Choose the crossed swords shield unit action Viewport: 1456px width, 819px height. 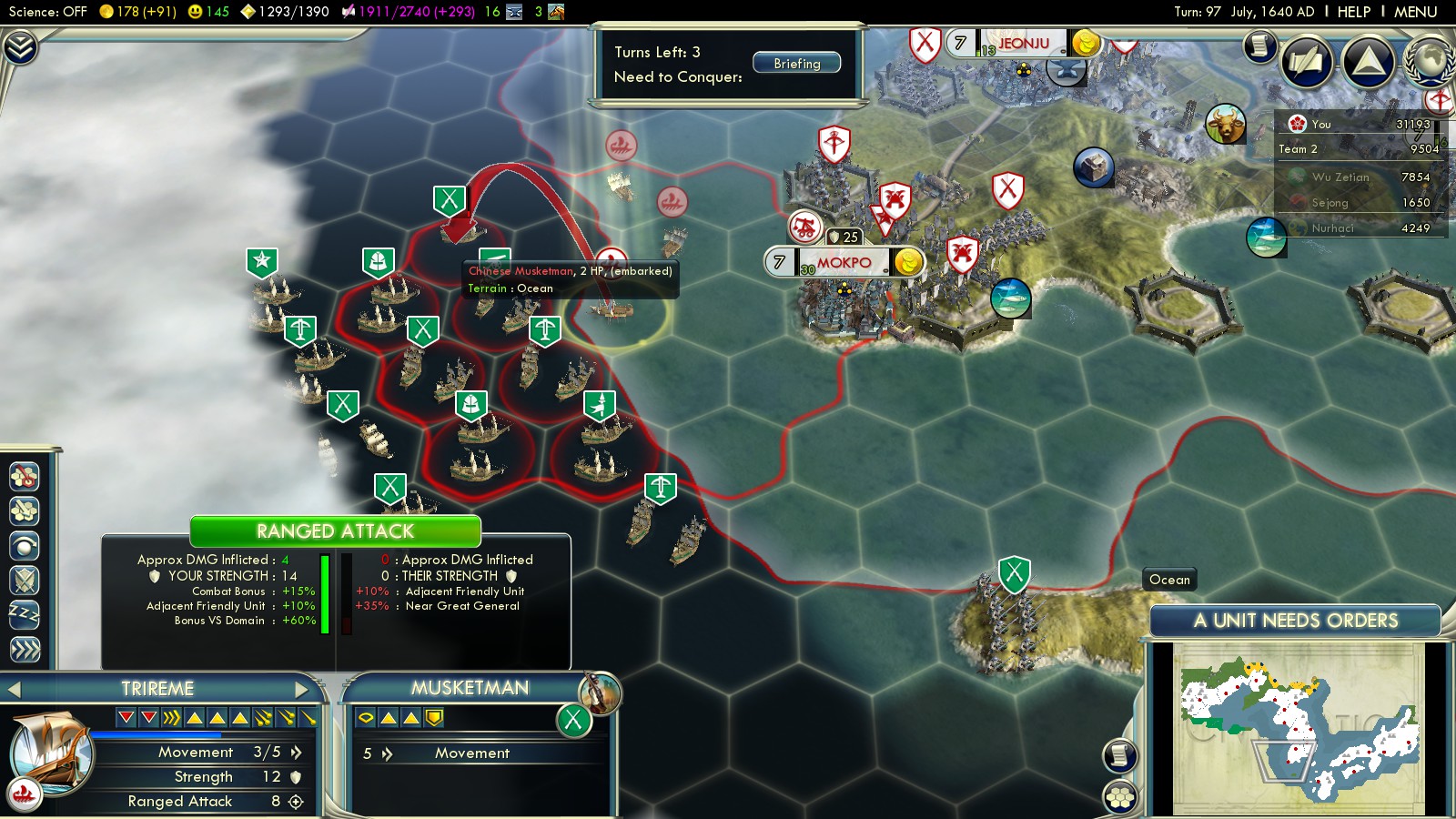(x=25, y=581)
